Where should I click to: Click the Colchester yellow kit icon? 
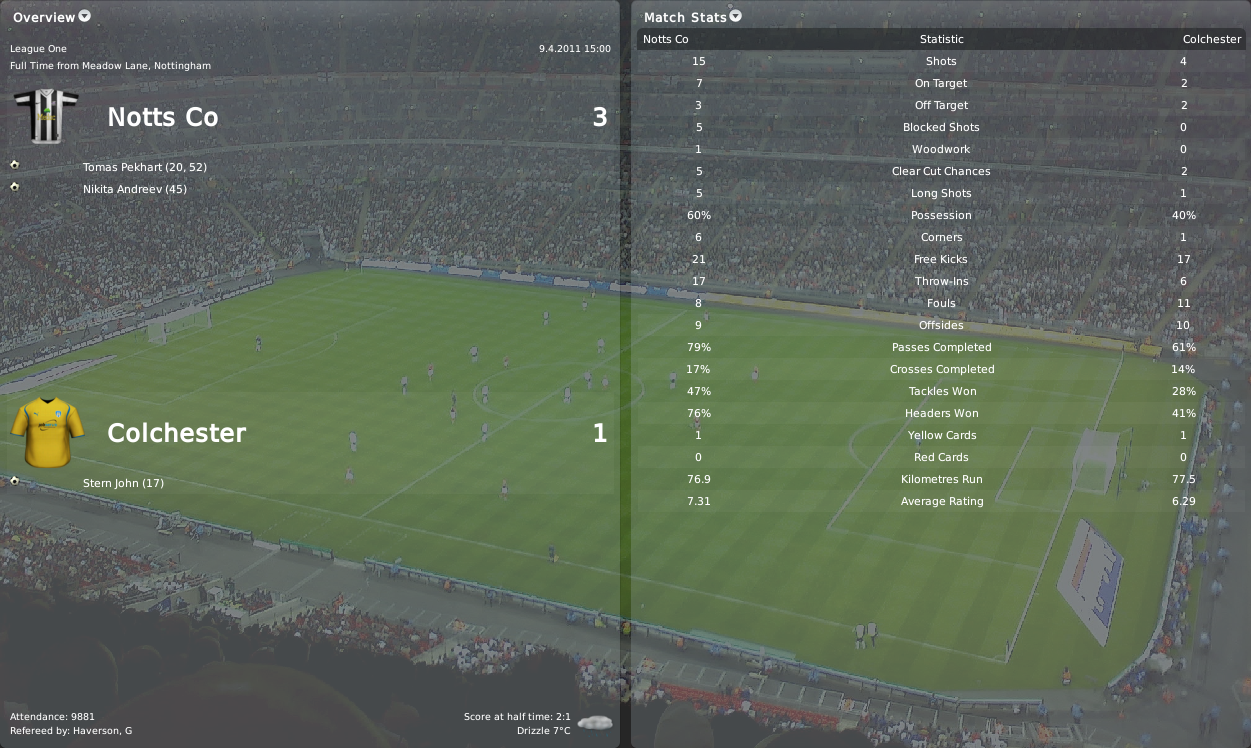click(x=40, y=431)
